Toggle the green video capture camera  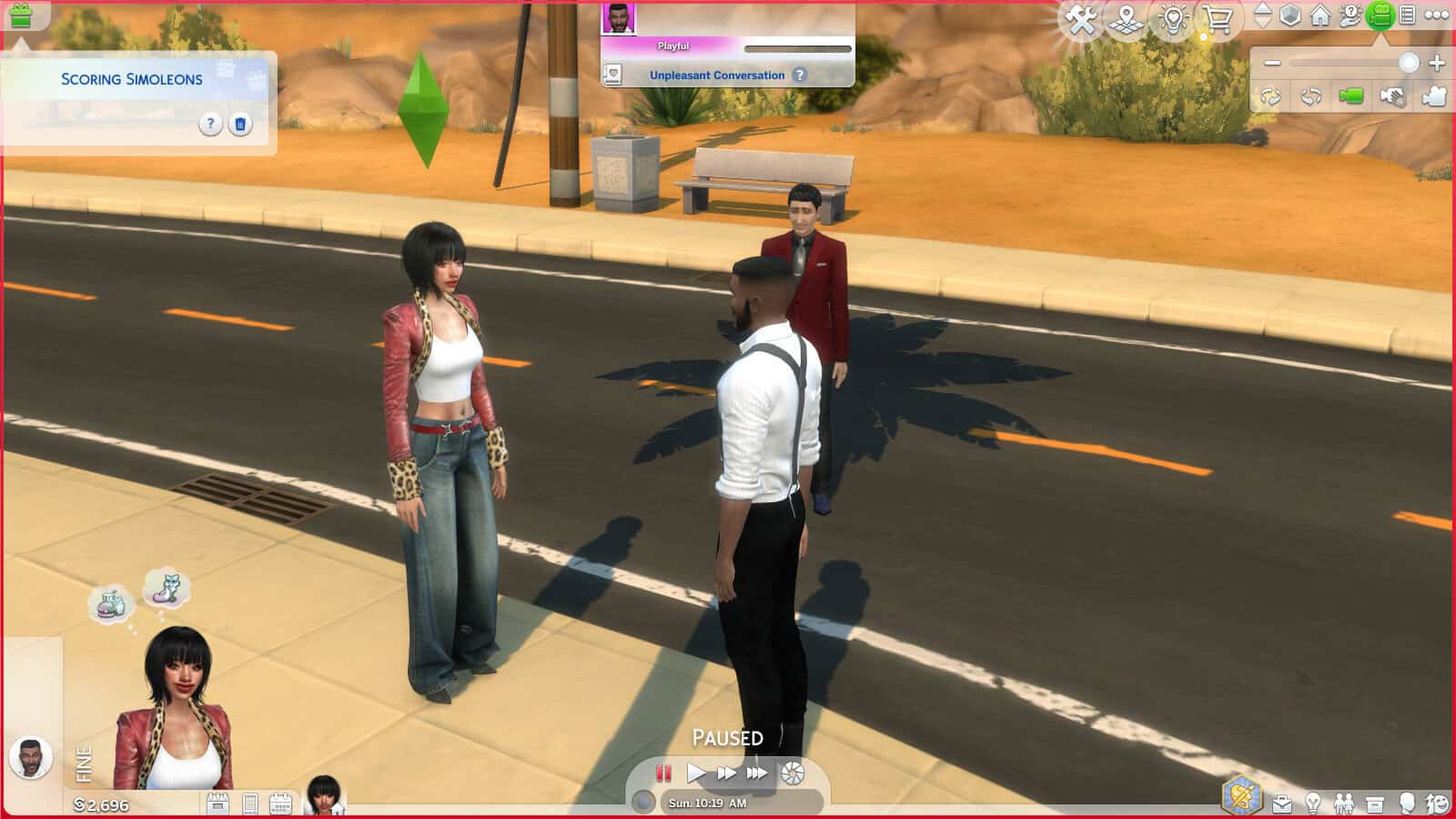[x=1350, y=96]
